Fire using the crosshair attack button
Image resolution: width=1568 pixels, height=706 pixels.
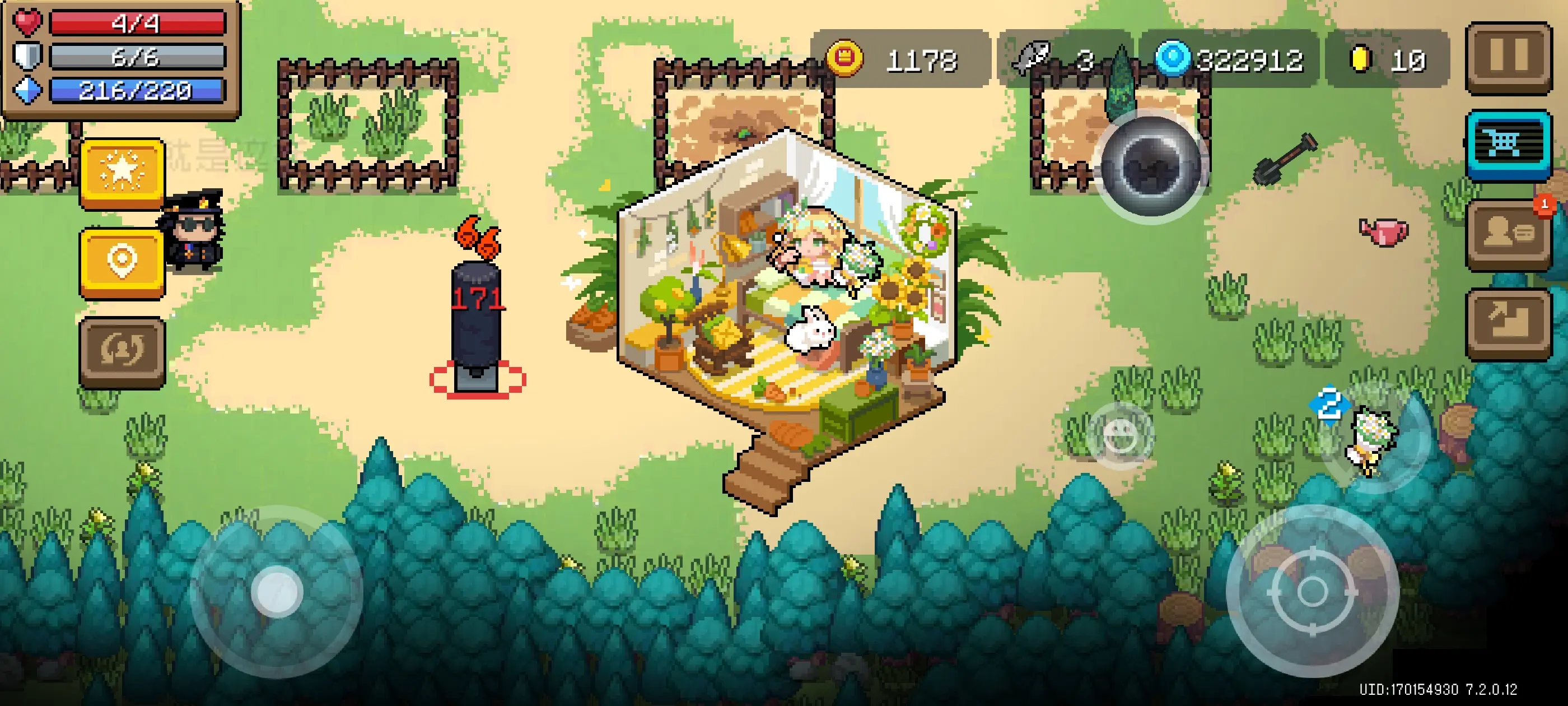coord(1312,591)
